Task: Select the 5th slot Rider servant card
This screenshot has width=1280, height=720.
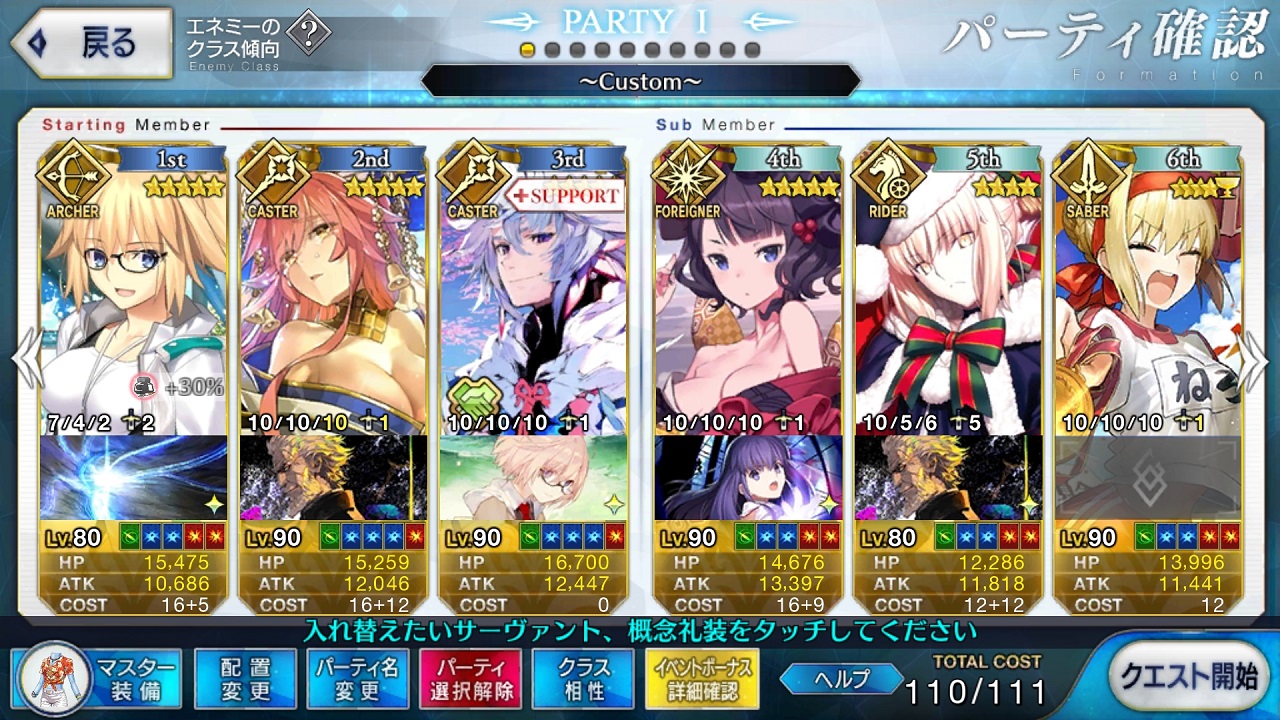Action: (x=948, y=300)
